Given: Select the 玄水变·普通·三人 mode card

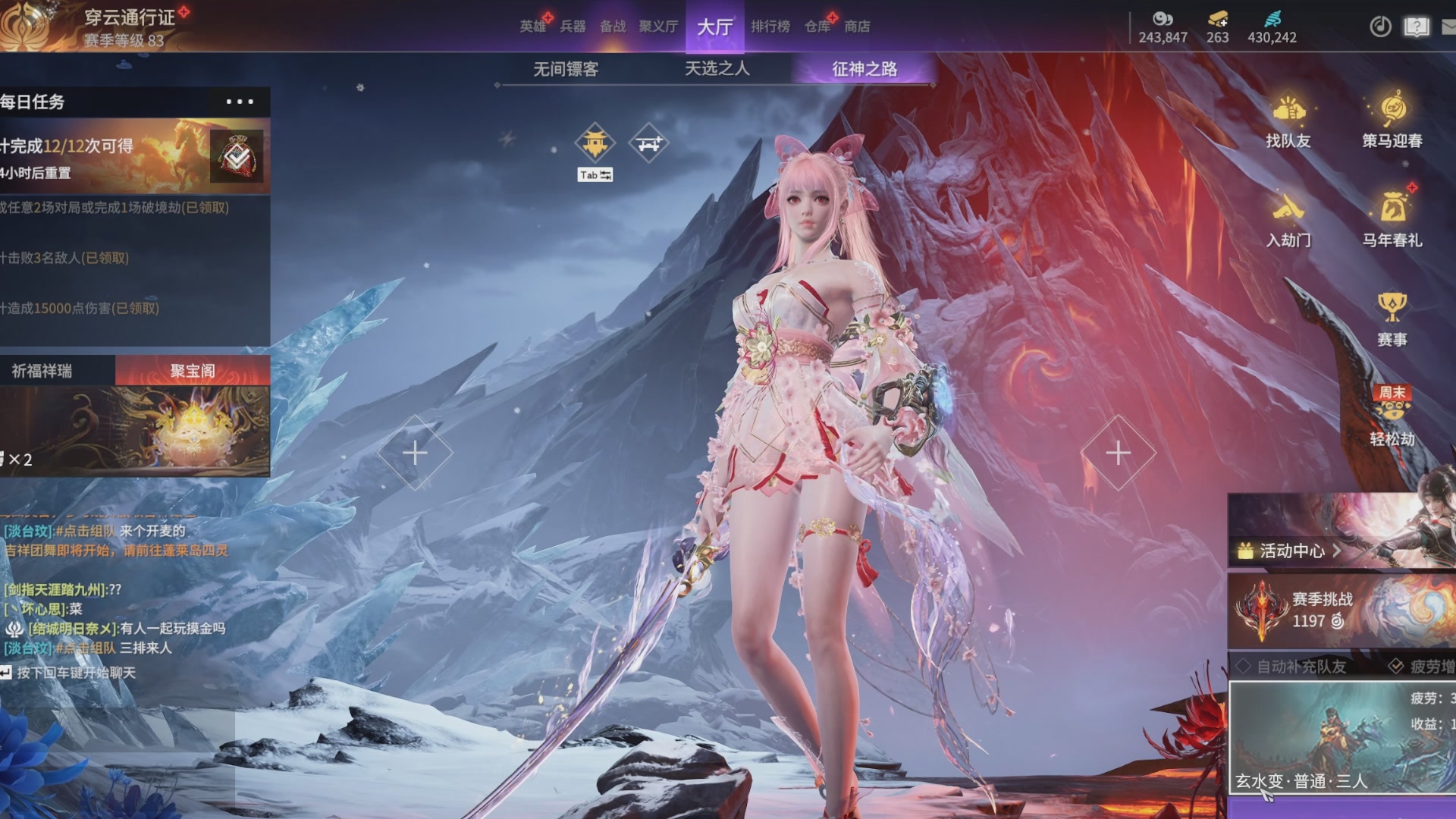Looking at the screenshot, I should 1341,737.
